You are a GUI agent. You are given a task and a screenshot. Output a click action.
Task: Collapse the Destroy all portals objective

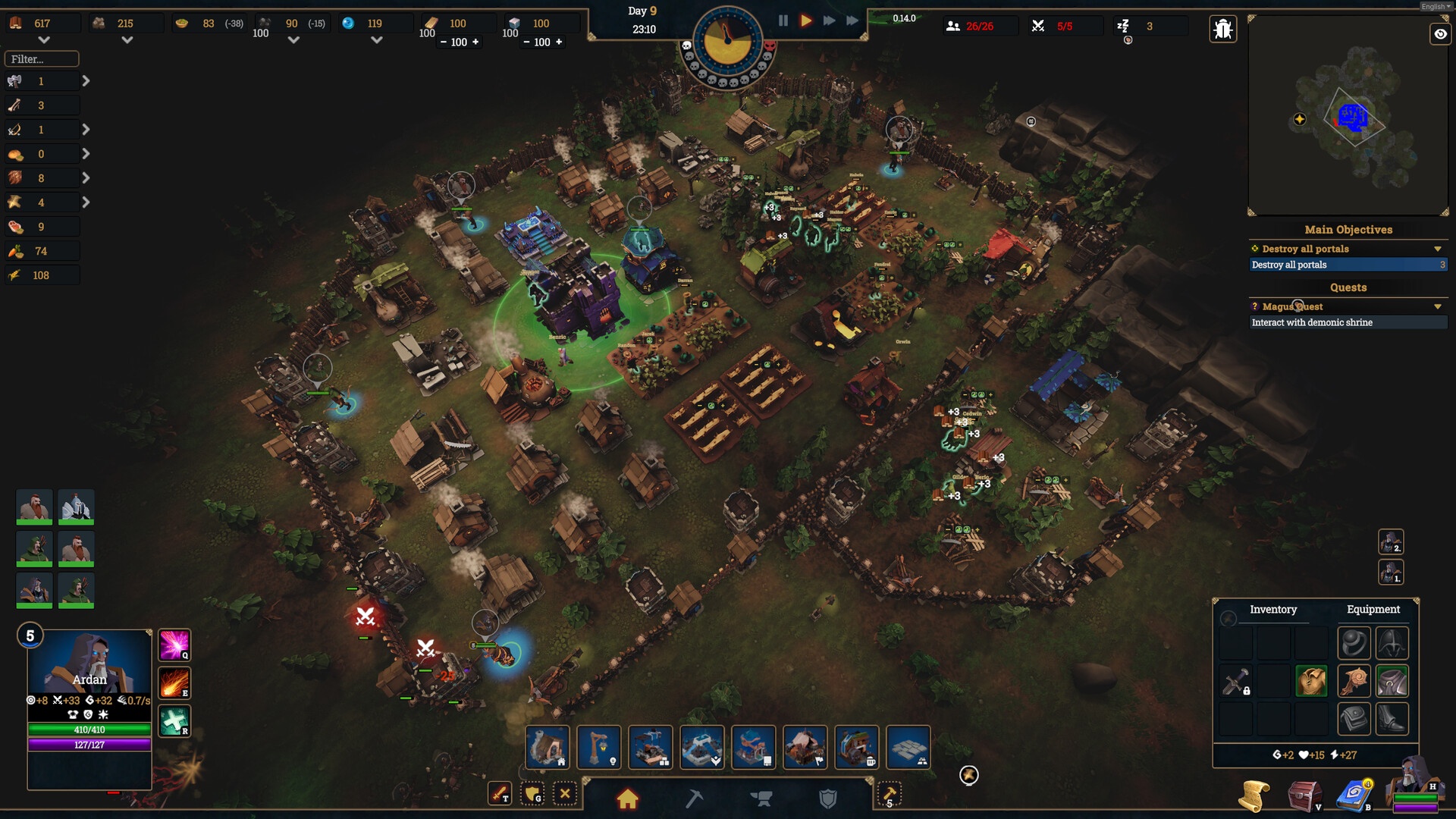[x=1437, y=249]
